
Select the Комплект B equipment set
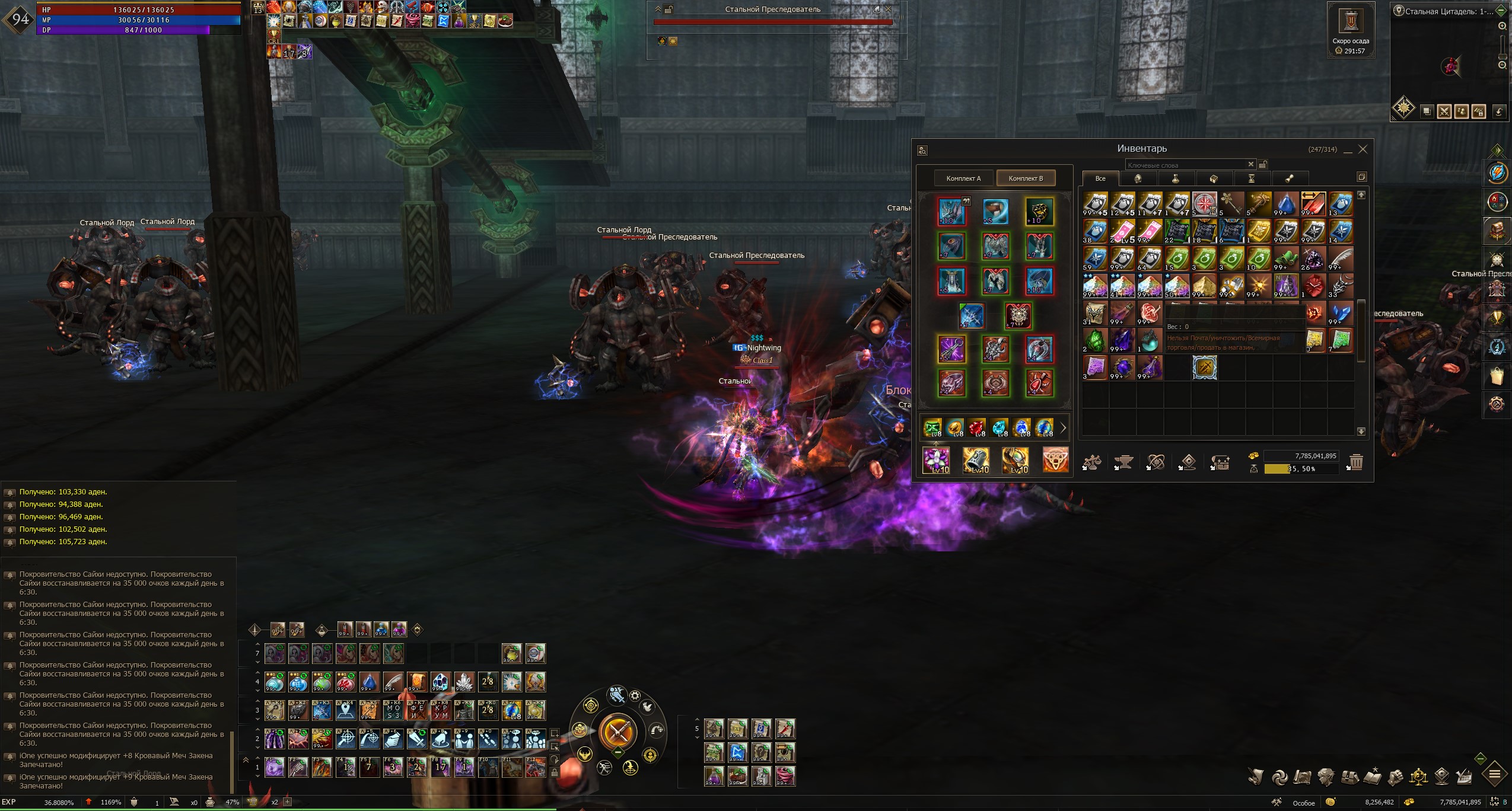point(1026,178)
